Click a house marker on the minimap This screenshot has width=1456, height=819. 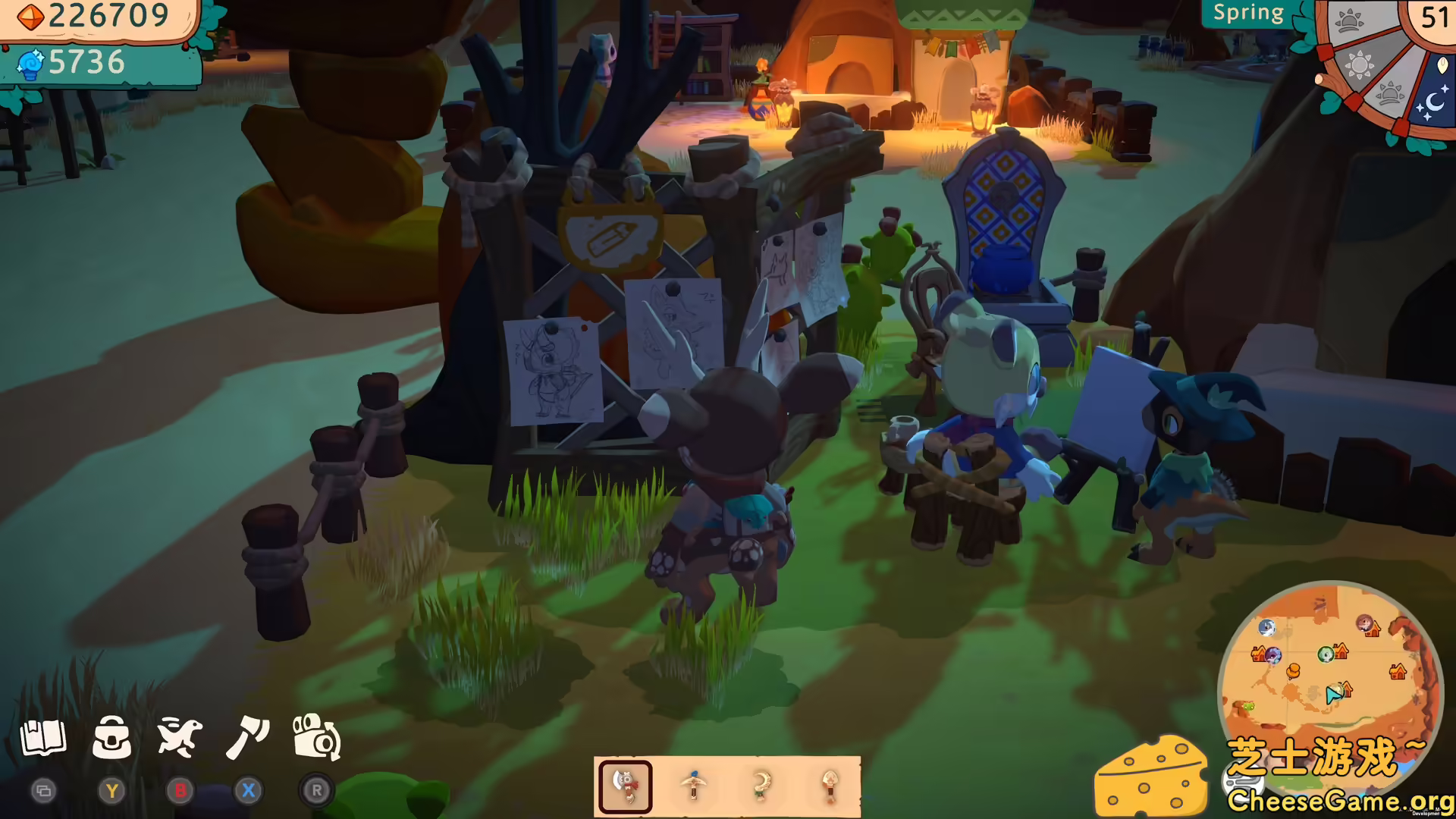1398,671
